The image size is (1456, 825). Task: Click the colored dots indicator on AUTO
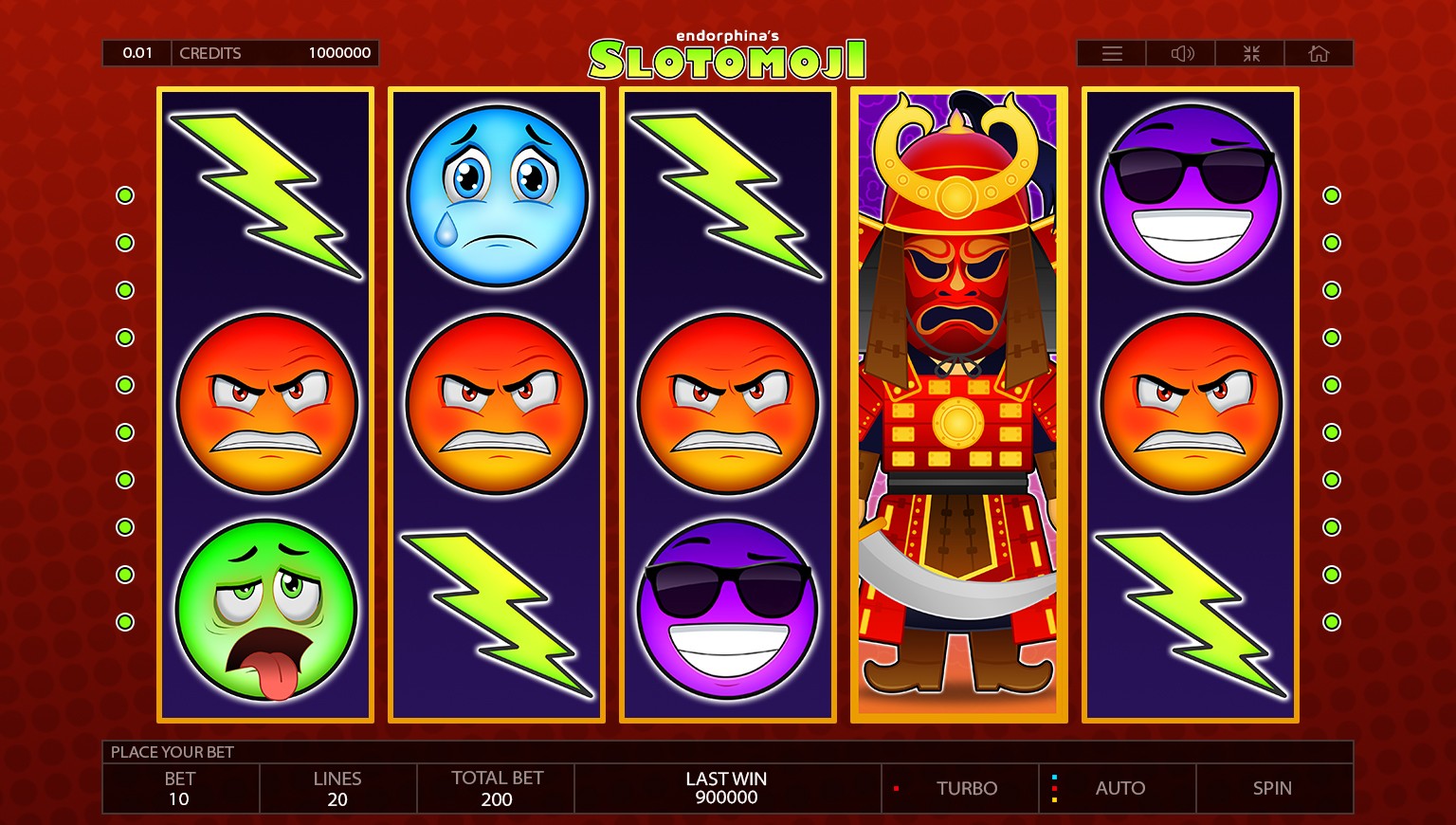pos(1055,787)
